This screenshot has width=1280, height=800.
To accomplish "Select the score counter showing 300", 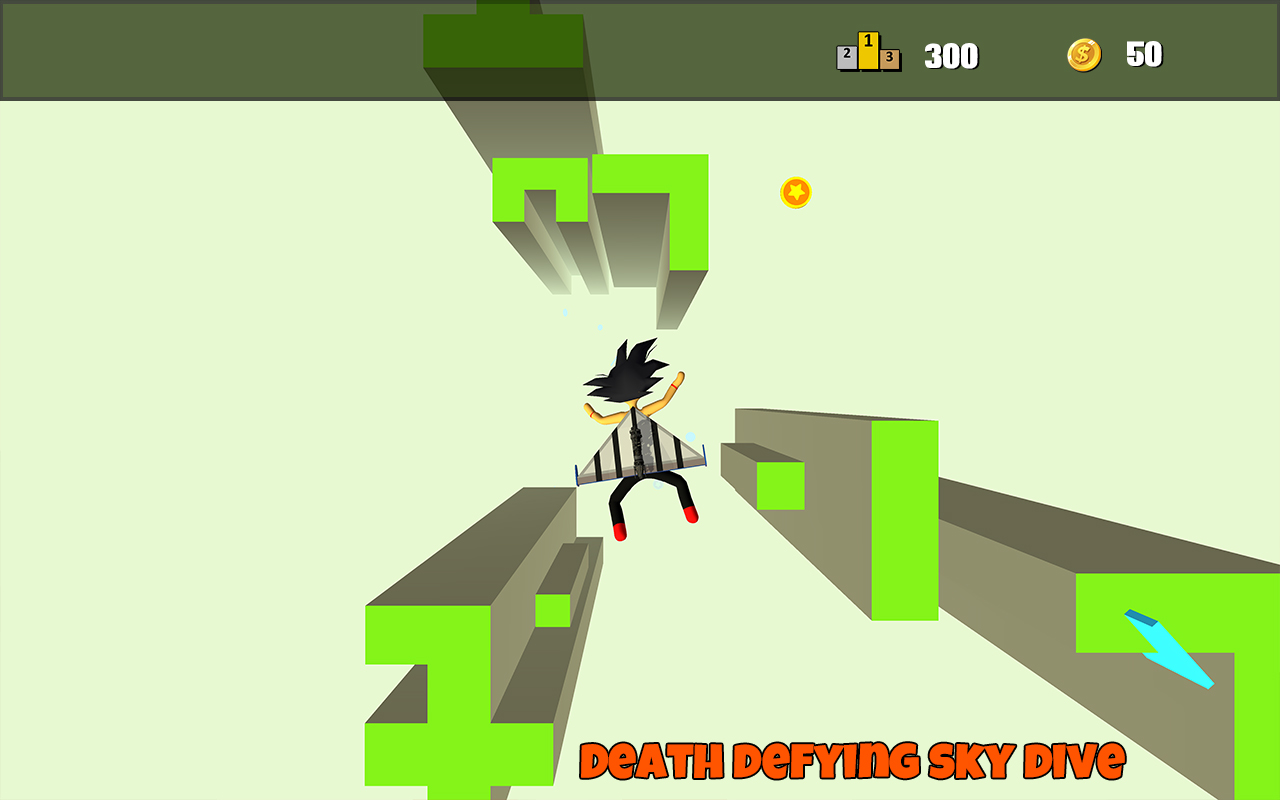I will click(953, 56).
